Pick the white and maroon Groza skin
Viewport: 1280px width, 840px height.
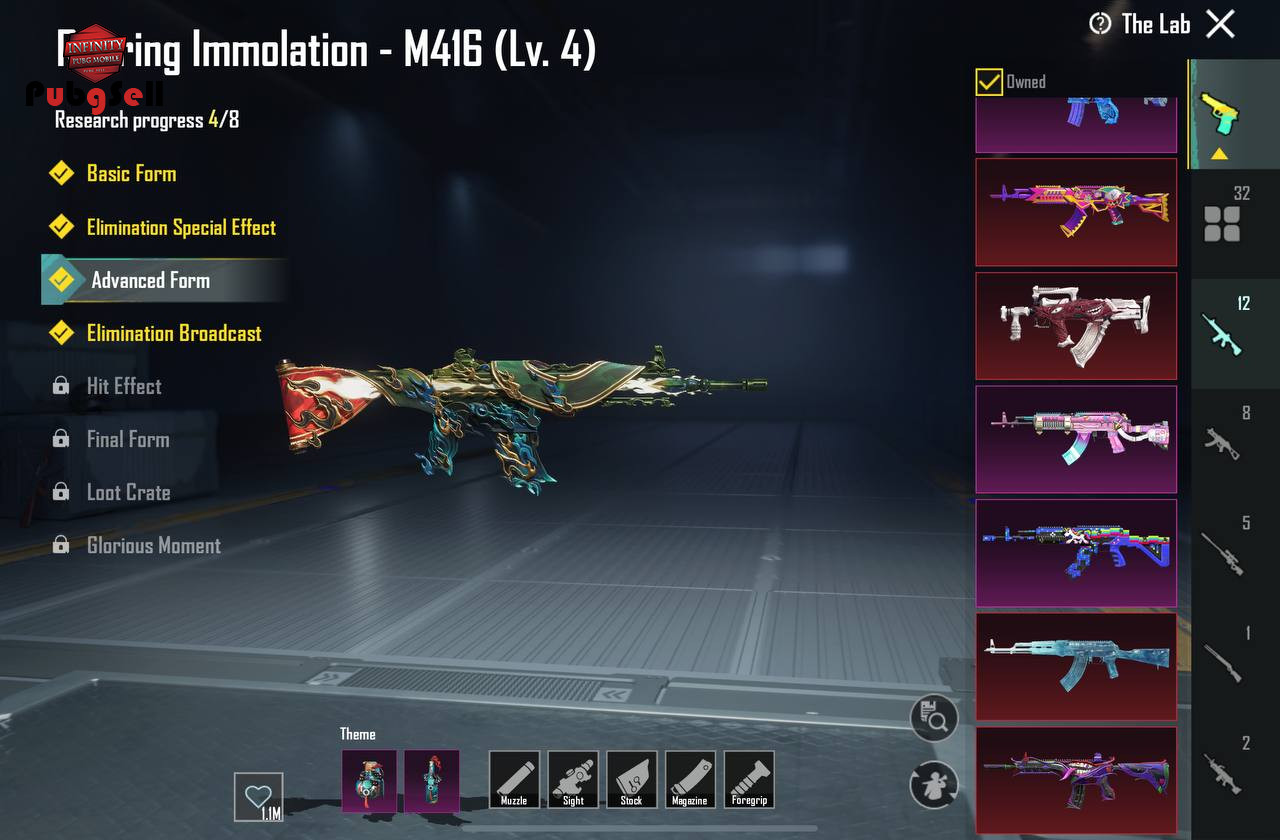pyautogui.click(x=1076, y=326)
